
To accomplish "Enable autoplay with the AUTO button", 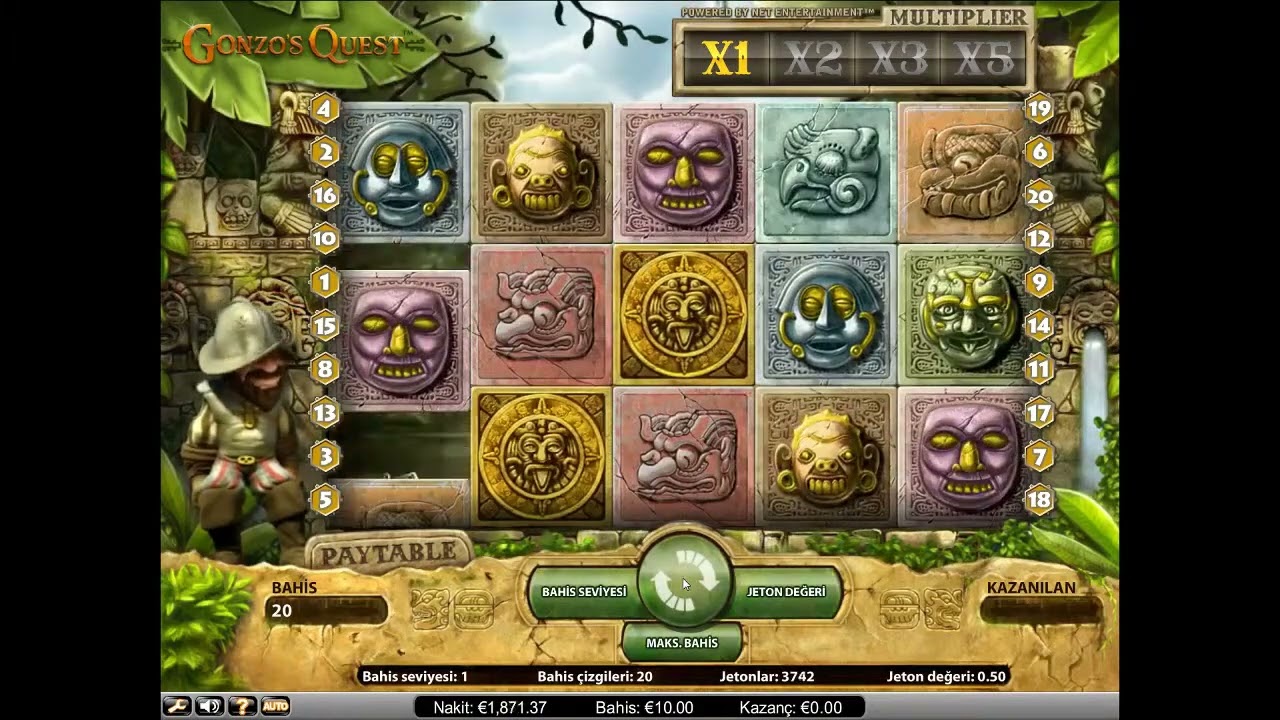I will click(275, 706).
